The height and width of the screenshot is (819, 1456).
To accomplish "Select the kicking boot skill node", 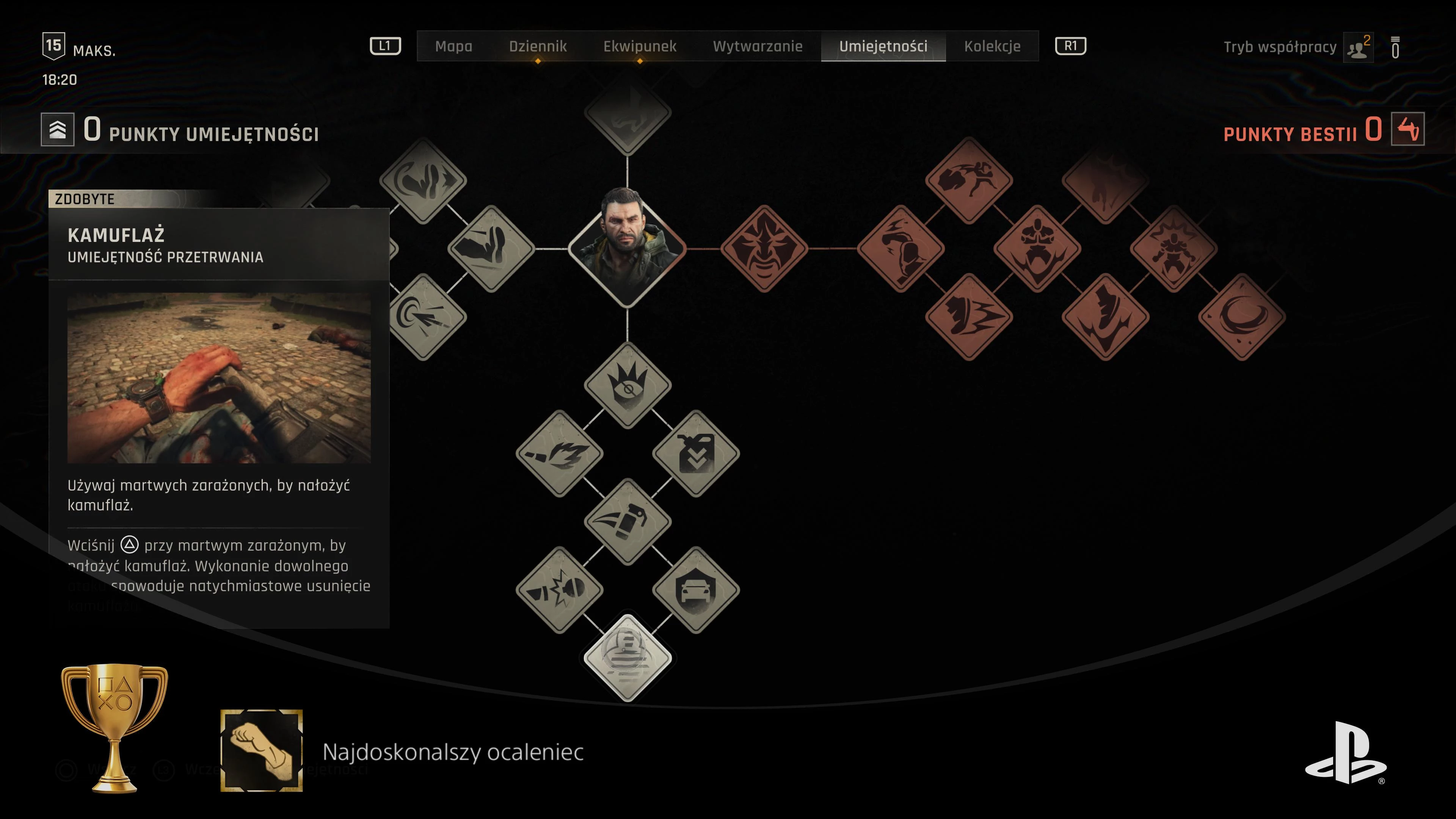I will click(x=491, y=249).
